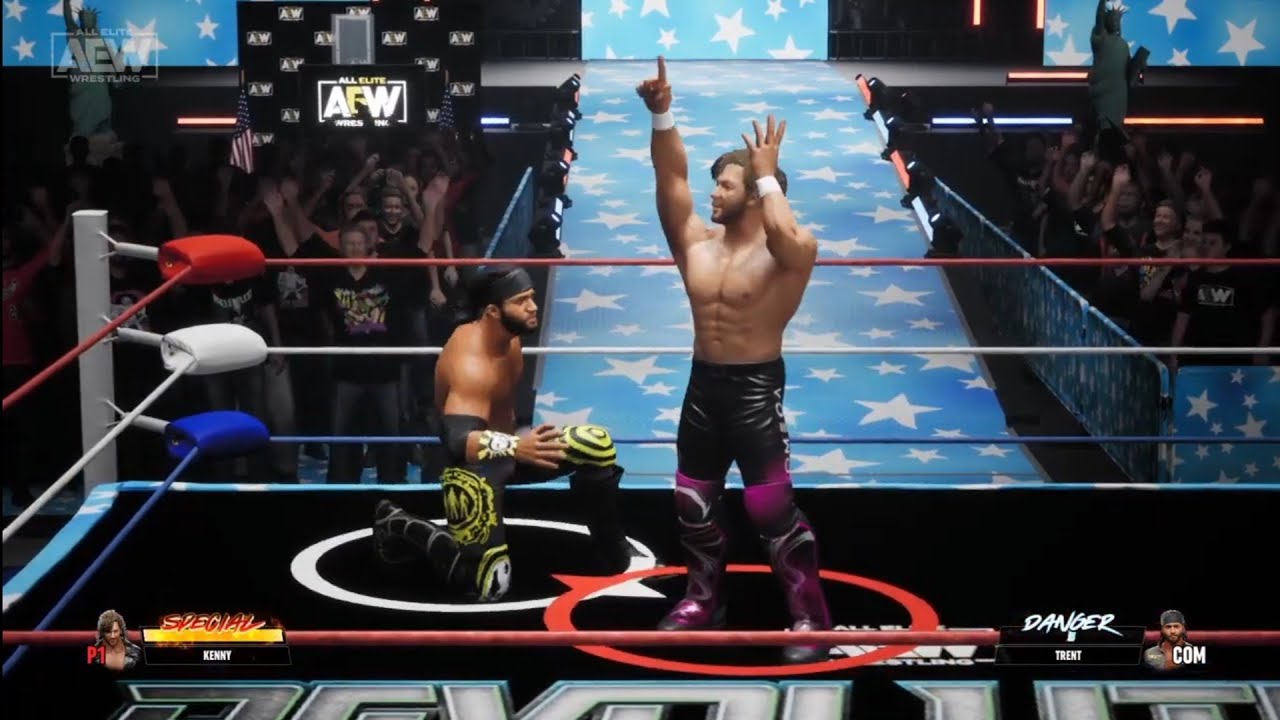This screenshot has width=1280, height=720.
Task: Select Kenny's wrestler portrait
Action: [114, 638]
